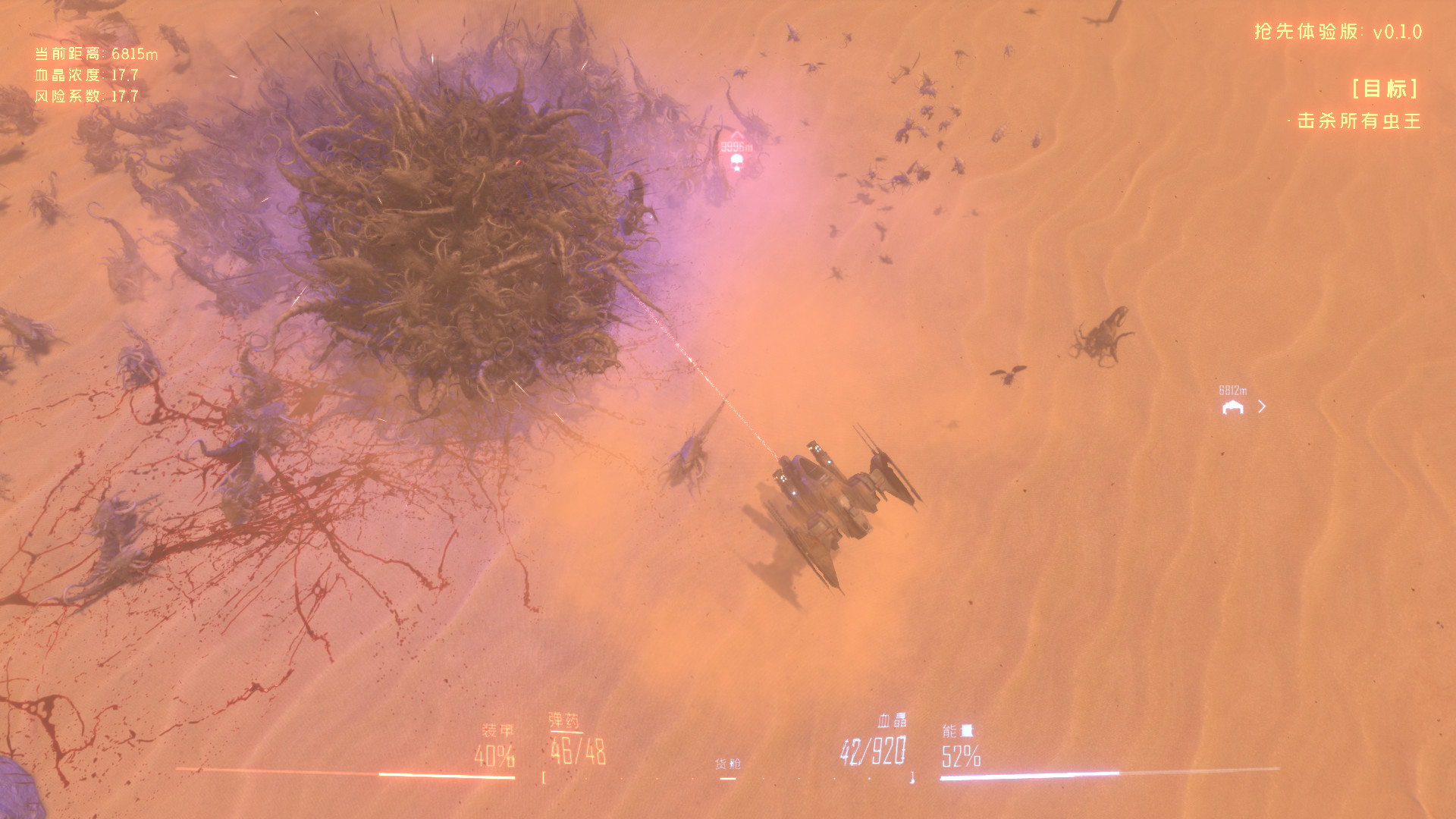
Task: Expand the chevron beside the 6812m marker
Action: (x=1262, y=406)
